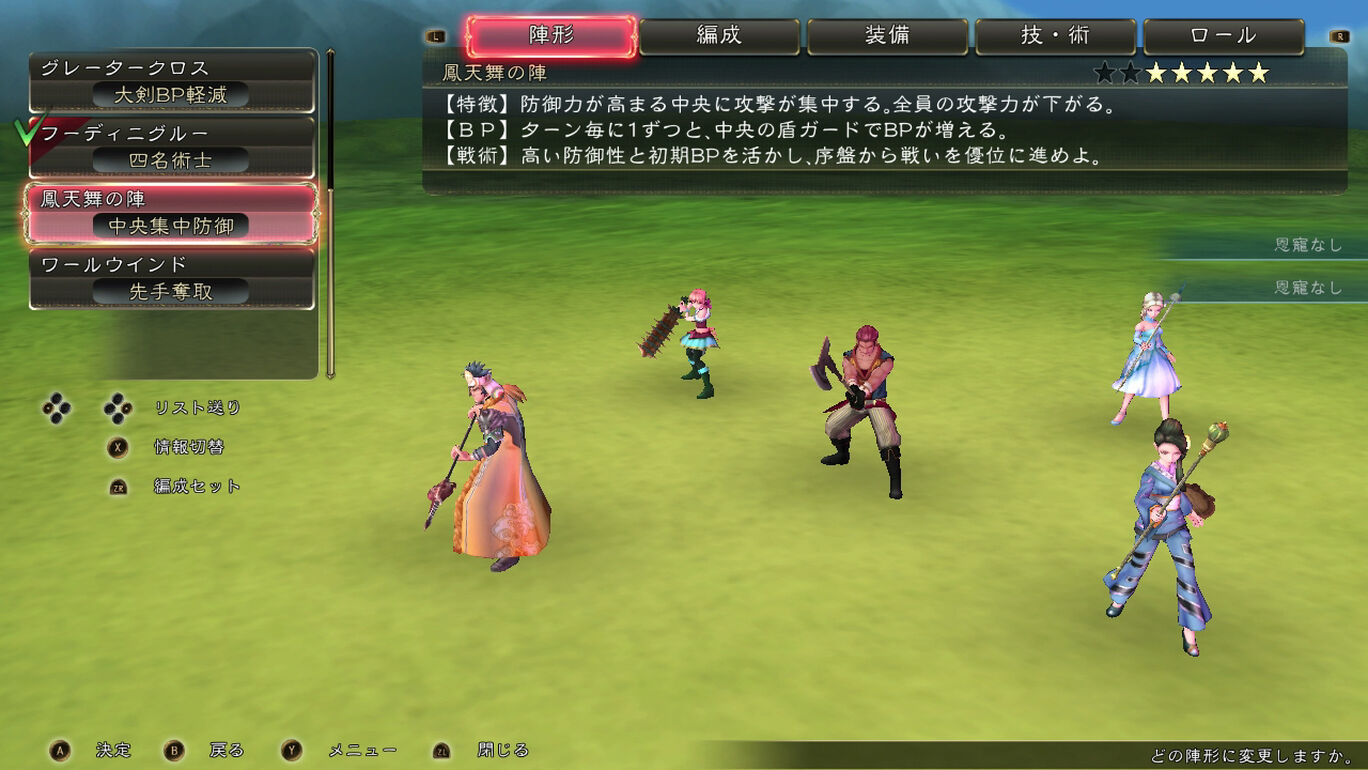Screen dimensions: 1368x770
Task: Pick the 鳳天舞の陣 formation
Action: pyautogui.click(x=172, y=213)
